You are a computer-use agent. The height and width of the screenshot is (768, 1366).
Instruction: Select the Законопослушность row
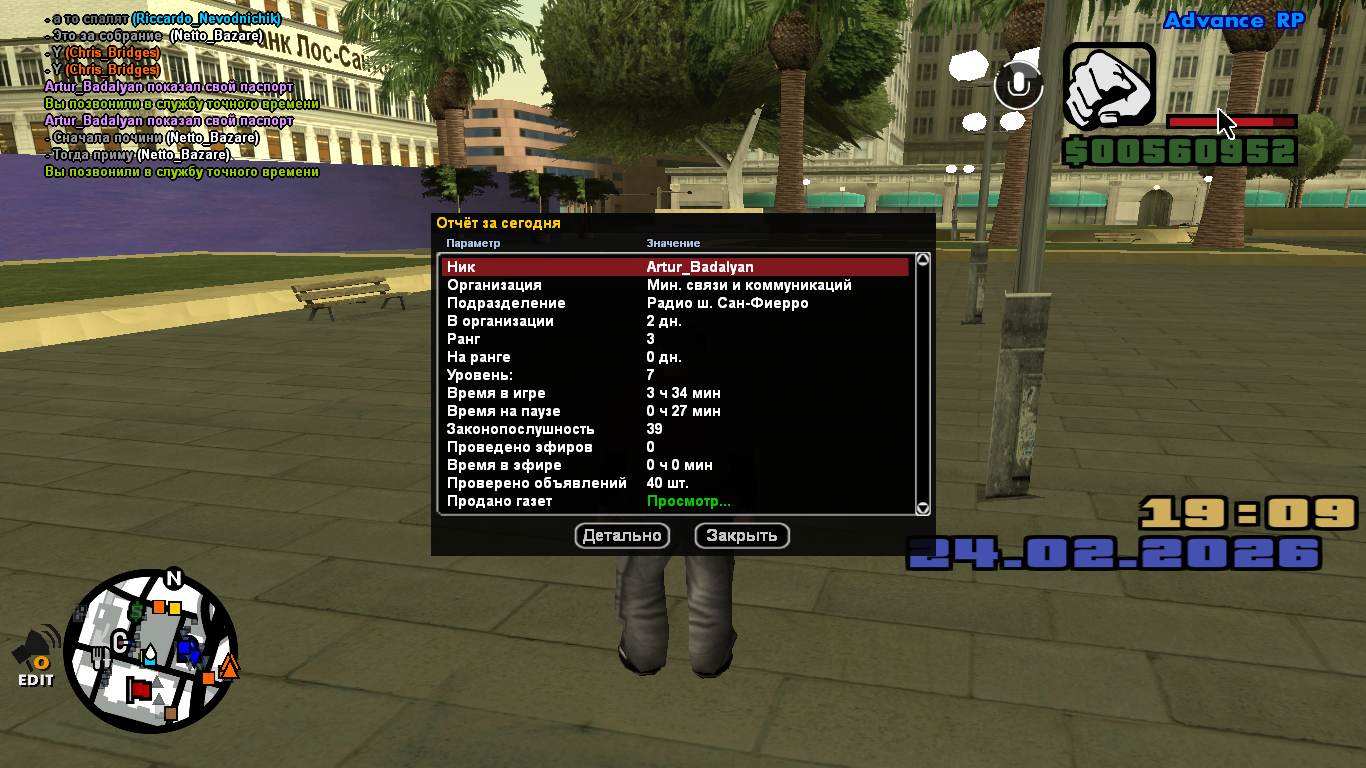[675, 429]
